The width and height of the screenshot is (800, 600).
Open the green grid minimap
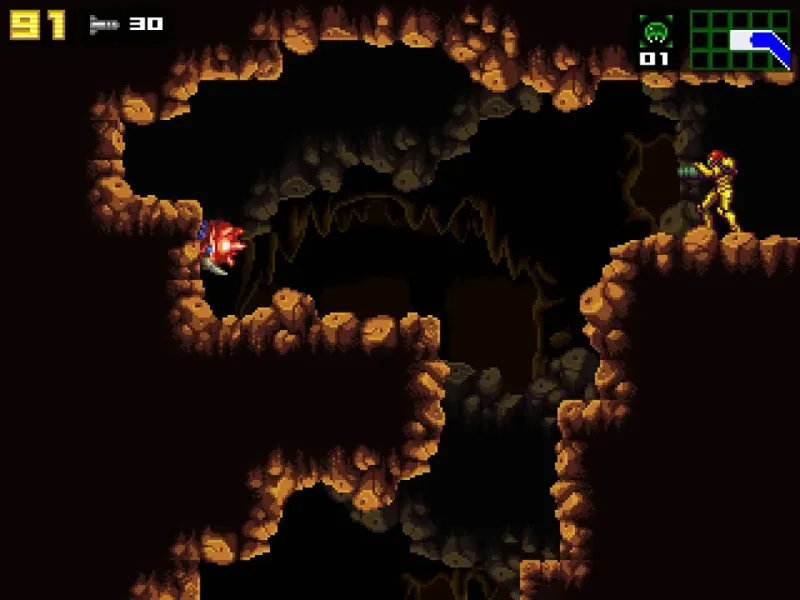(740, 40)
